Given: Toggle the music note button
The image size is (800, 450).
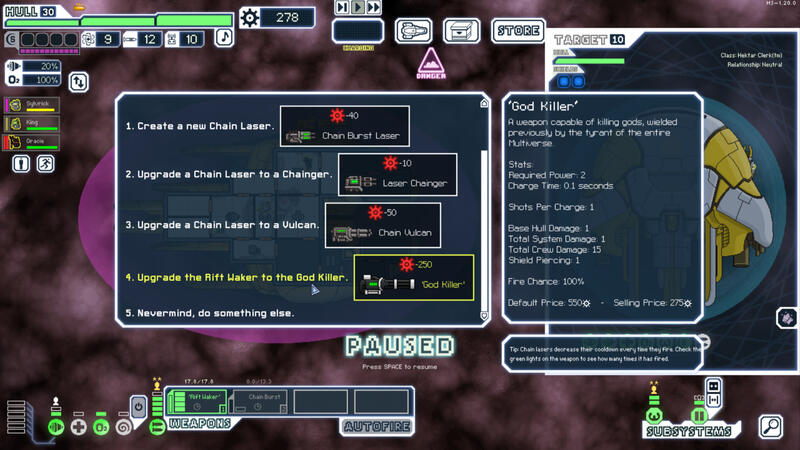Looking at the screenshot, I should 224,38.
